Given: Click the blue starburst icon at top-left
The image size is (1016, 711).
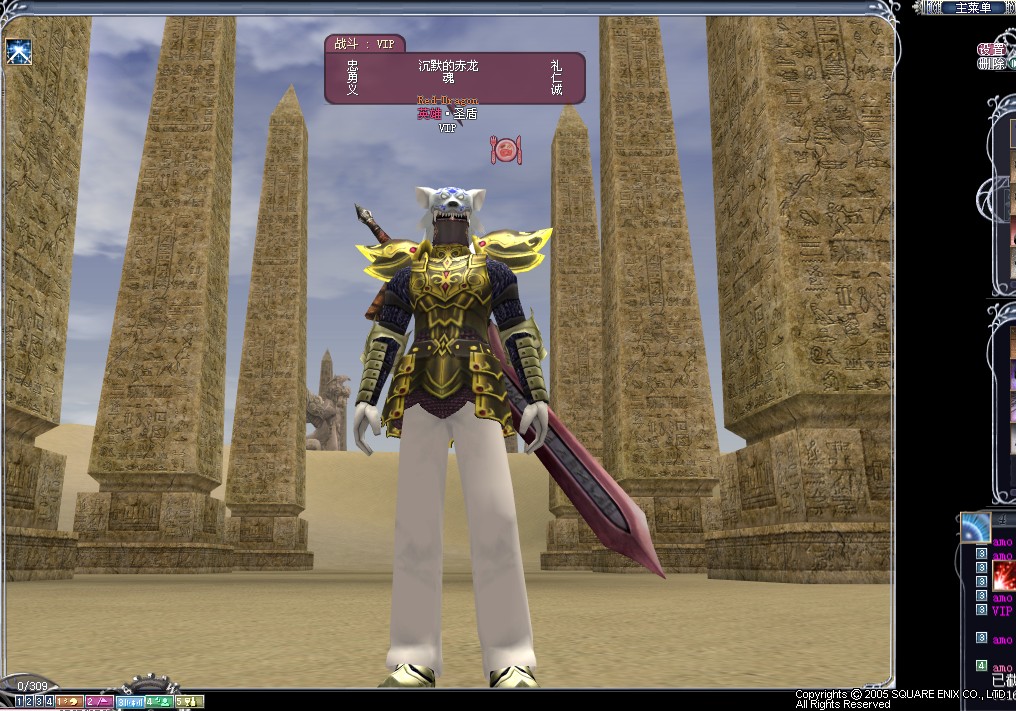Looking at the screenshot, I should [x=19, y=51].
